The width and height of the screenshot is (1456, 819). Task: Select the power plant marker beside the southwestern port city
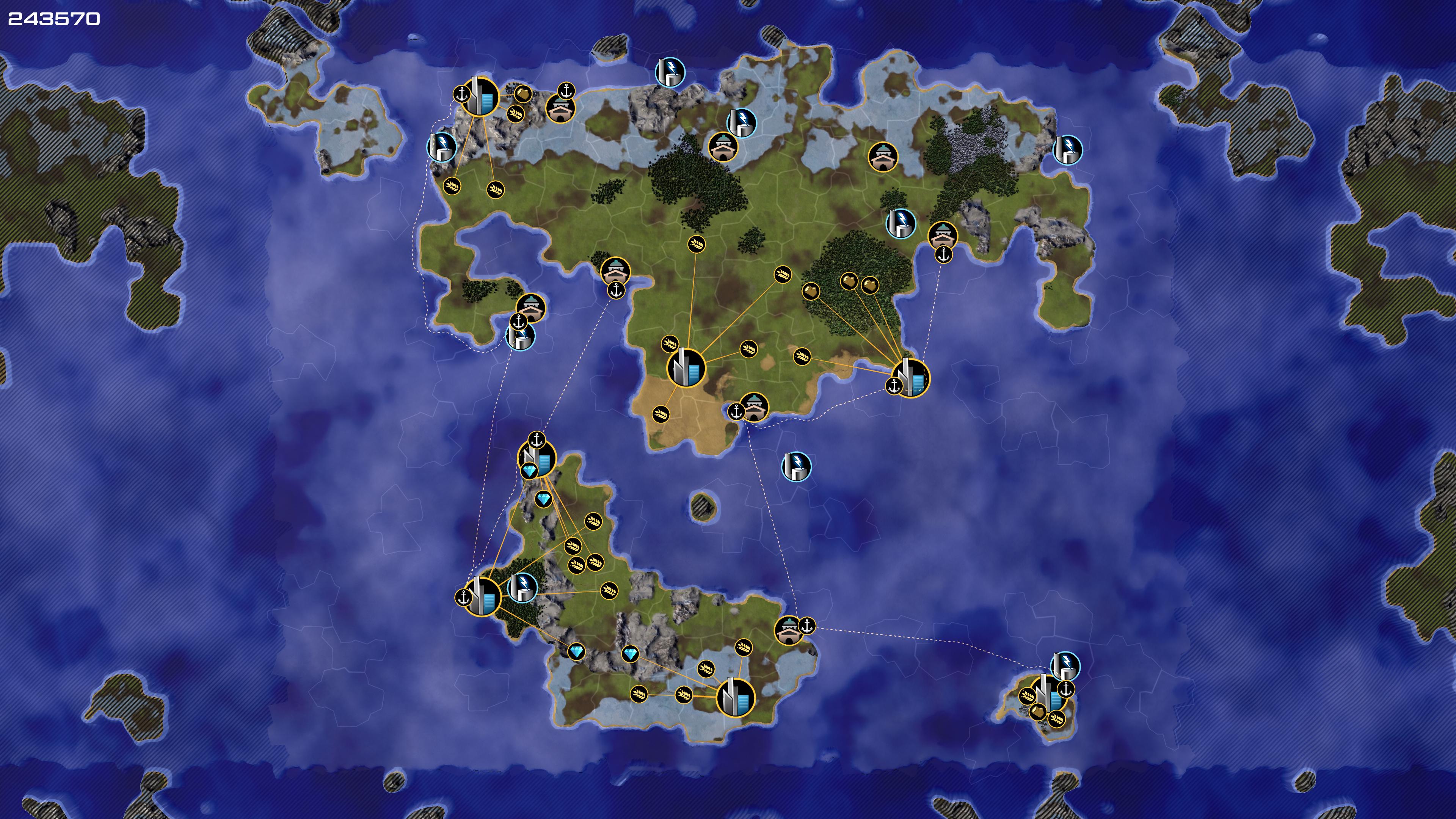522,587
